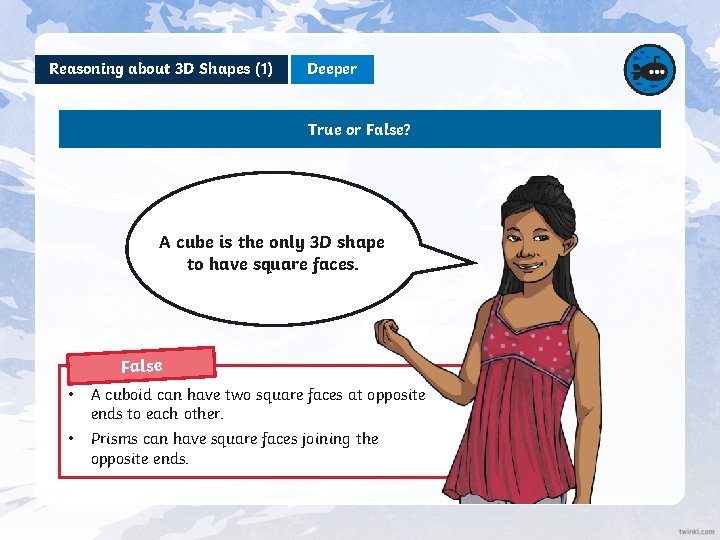
Task: Select the Deeper difficulty tab
Action: 332,69
